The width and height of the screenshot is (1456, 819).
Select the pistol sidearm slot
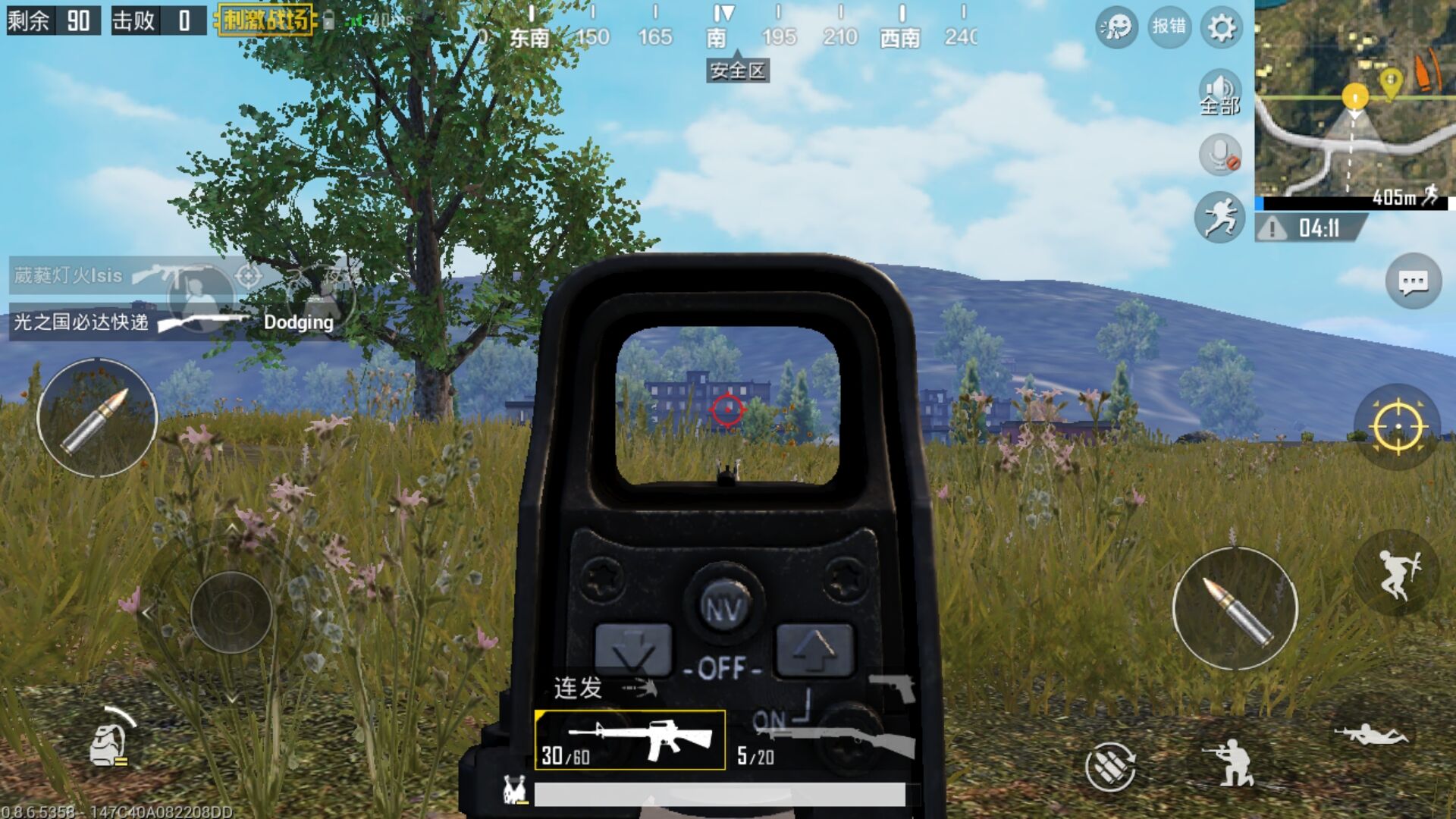(x=895, y=687)
